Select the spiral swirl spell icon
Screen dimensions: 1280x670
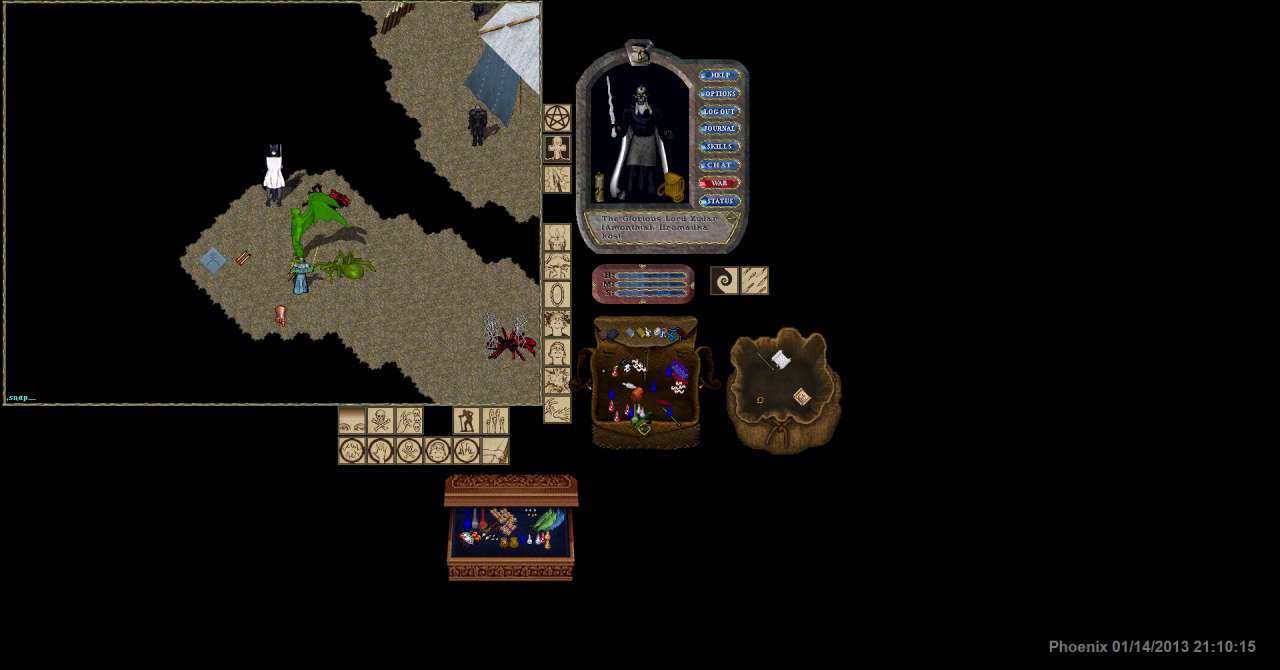[725, 281]
